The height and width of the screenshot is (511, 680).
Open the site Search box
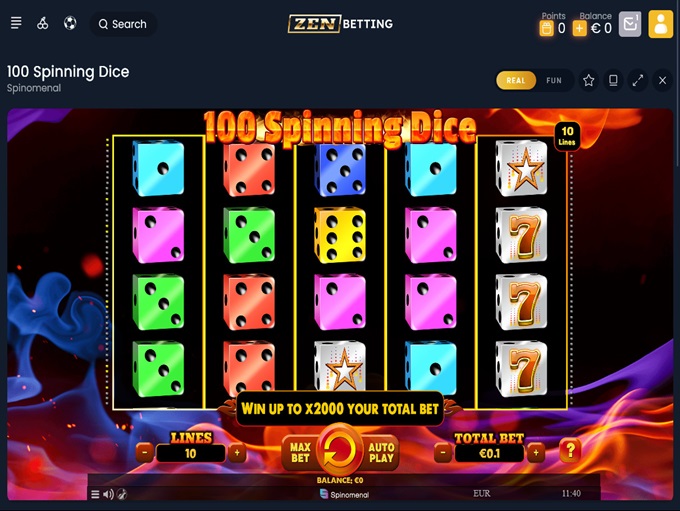(123, 24)
